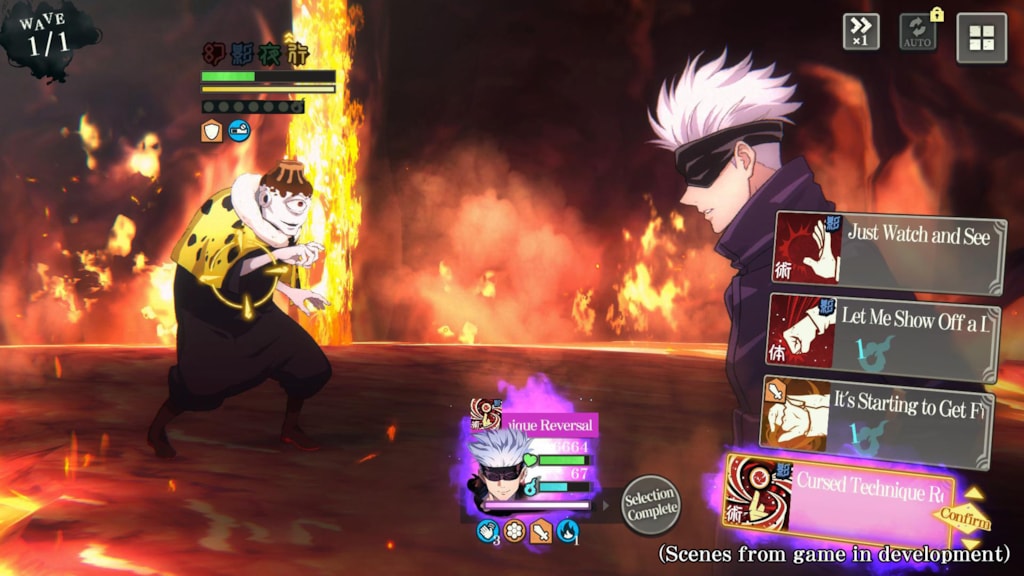Inspect the enemy's shield status icon

point(212,130)
